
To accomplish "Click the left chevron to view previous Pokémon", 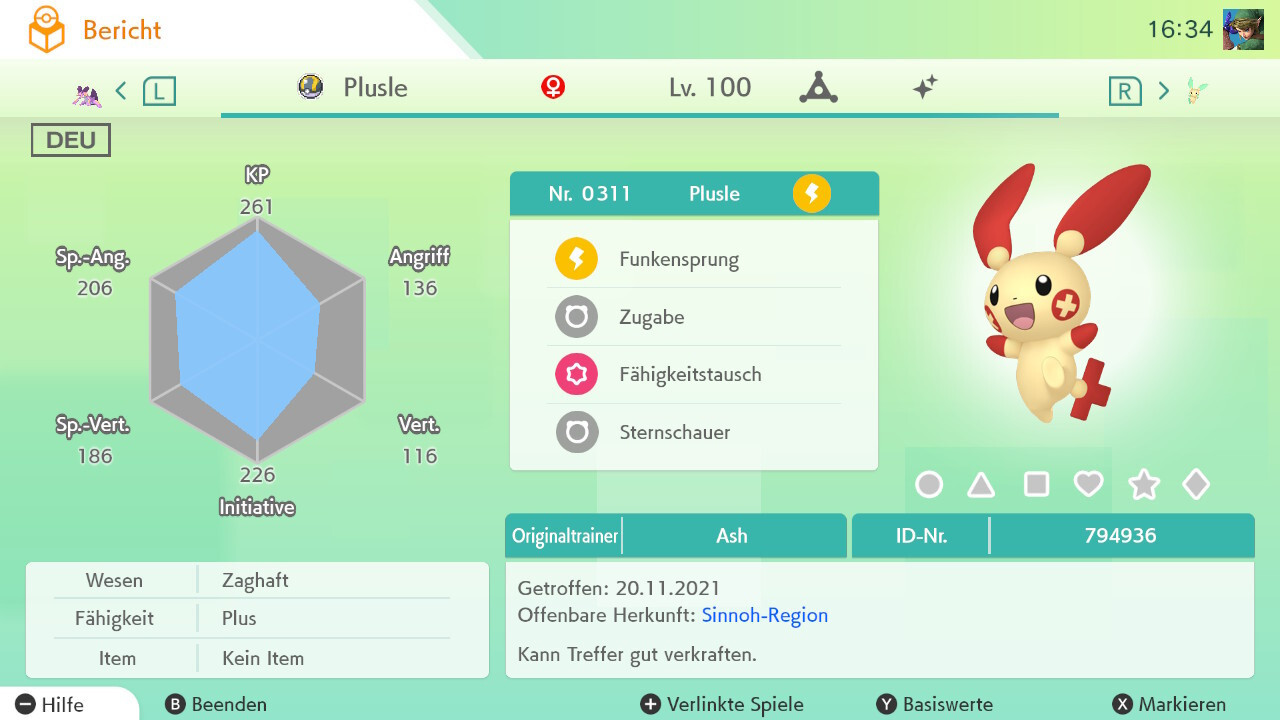I will 120,89.
